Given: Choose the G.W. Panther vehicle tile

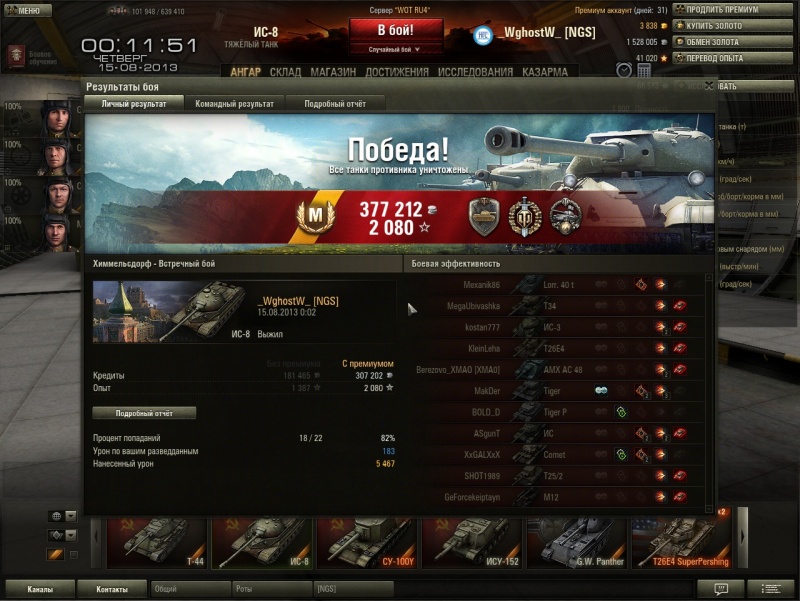Looking at the screenshot, I should tap(577, 544).
